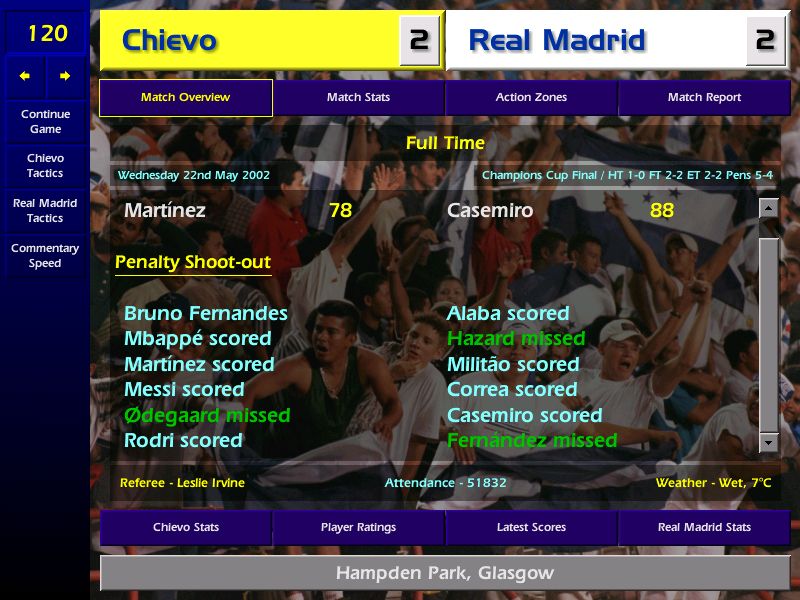View Chievo Stats
The image size is (800, 600).
[185, 527]
